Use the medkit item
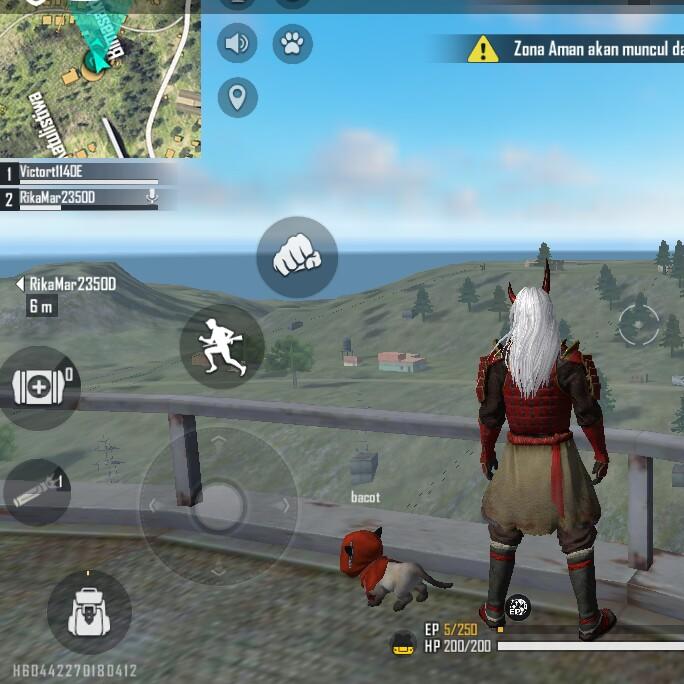Screen dimensions: 684x684 point(38,388)
